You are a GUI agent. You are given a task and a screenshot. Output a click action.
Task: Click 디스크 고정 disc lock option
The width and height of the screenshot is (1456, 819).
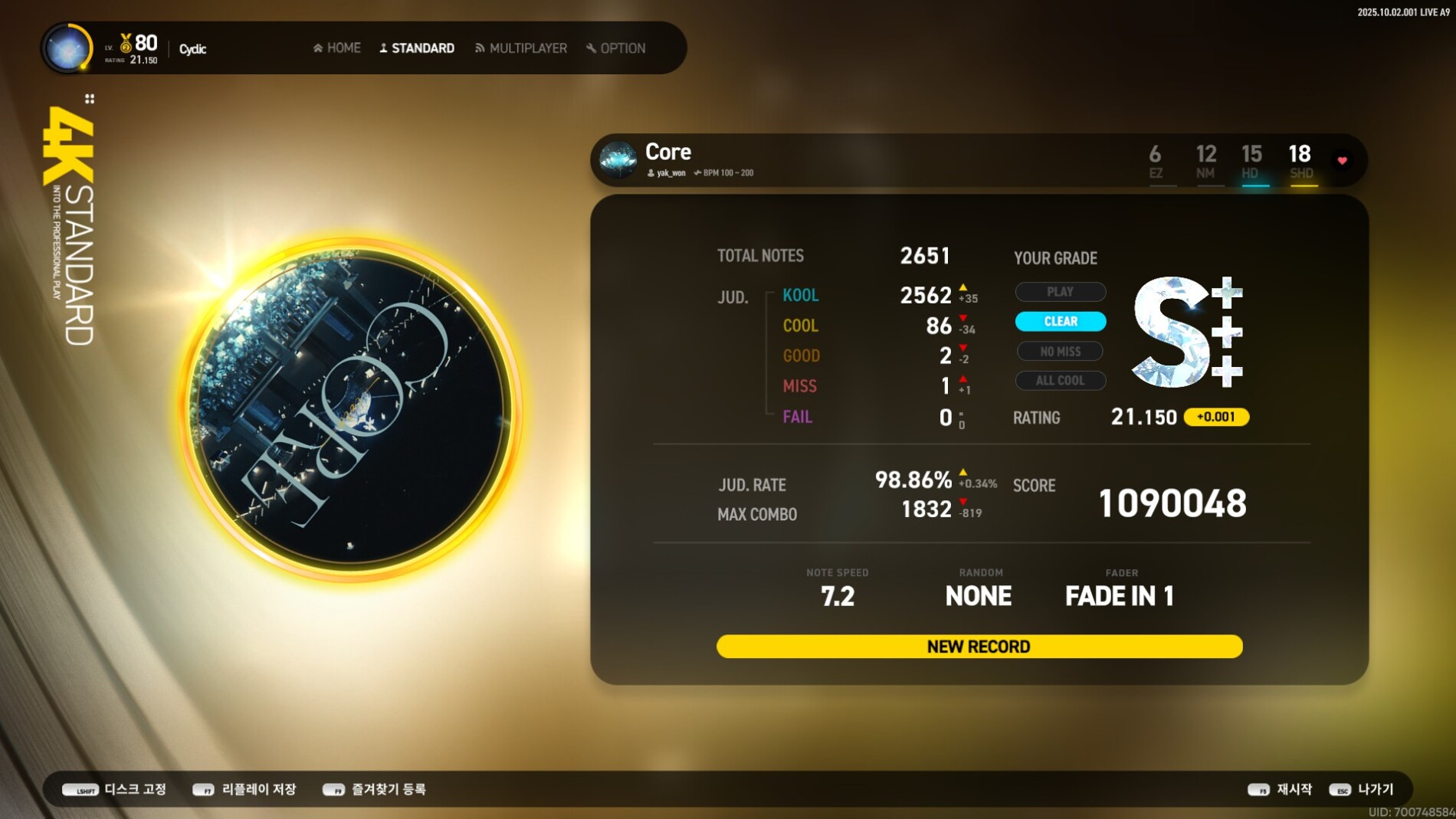point(115,789)
